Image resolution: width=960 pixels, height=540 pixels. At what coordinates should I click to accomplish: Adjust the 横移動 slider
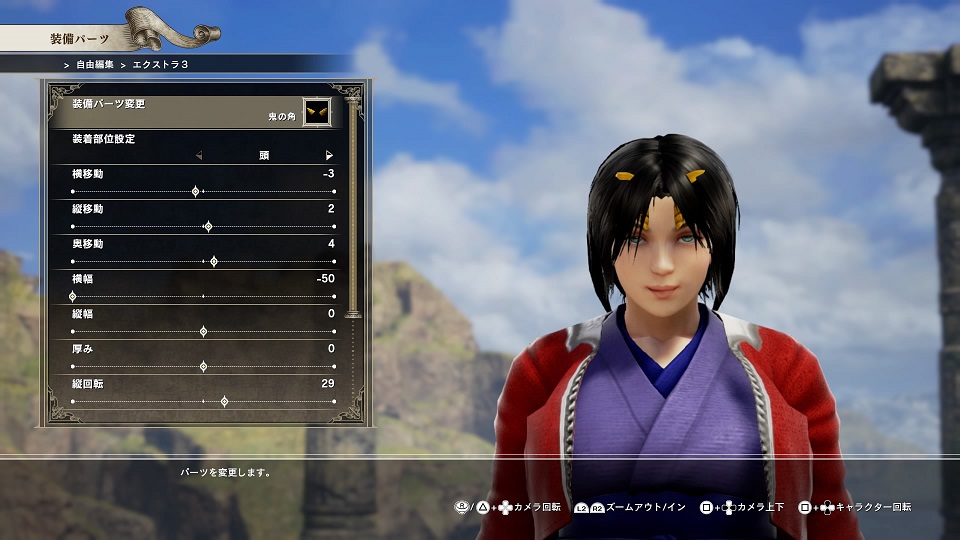click(x=196, y=190)
